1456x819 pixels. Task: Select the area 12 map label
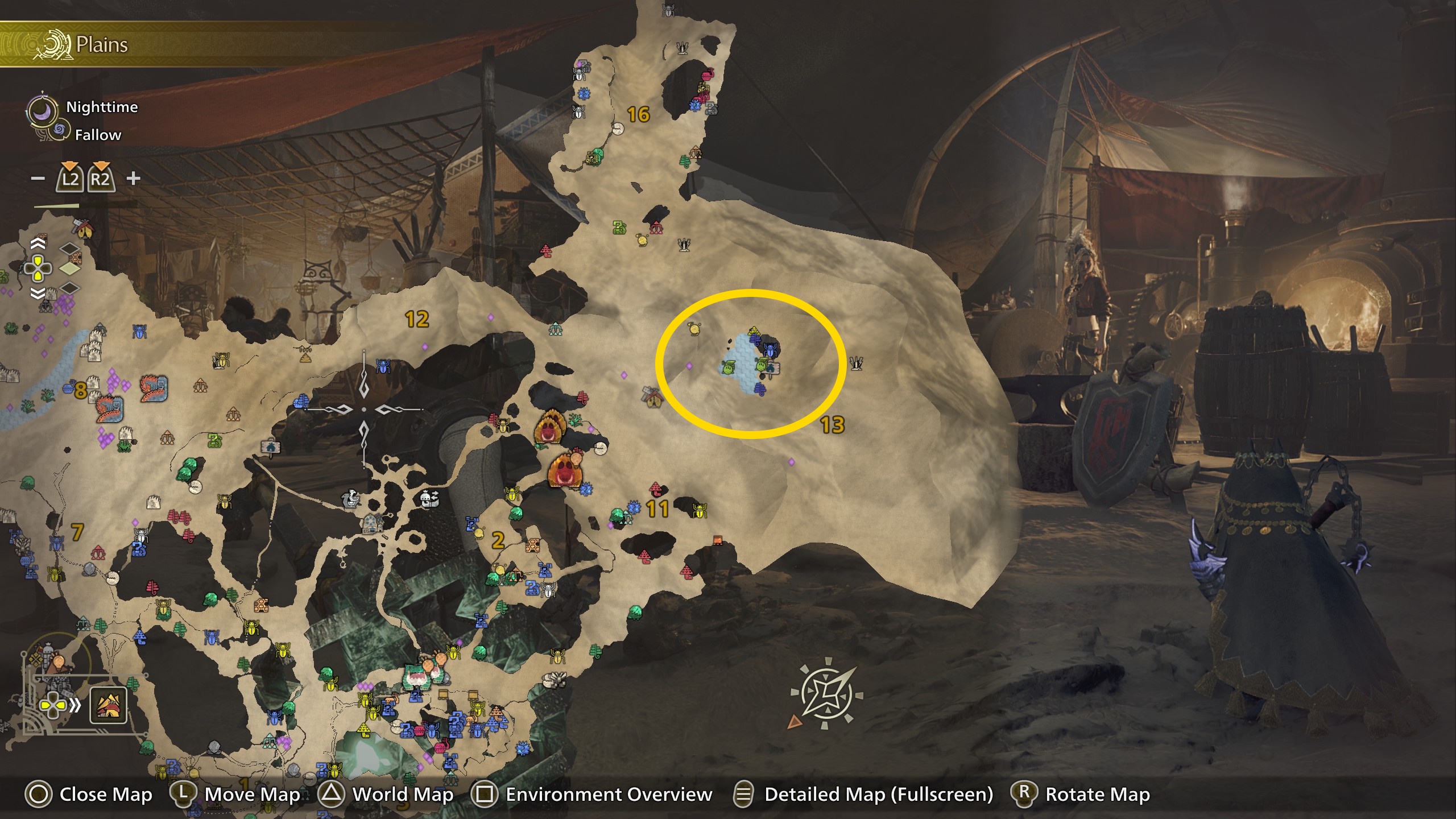pos(417,319)
